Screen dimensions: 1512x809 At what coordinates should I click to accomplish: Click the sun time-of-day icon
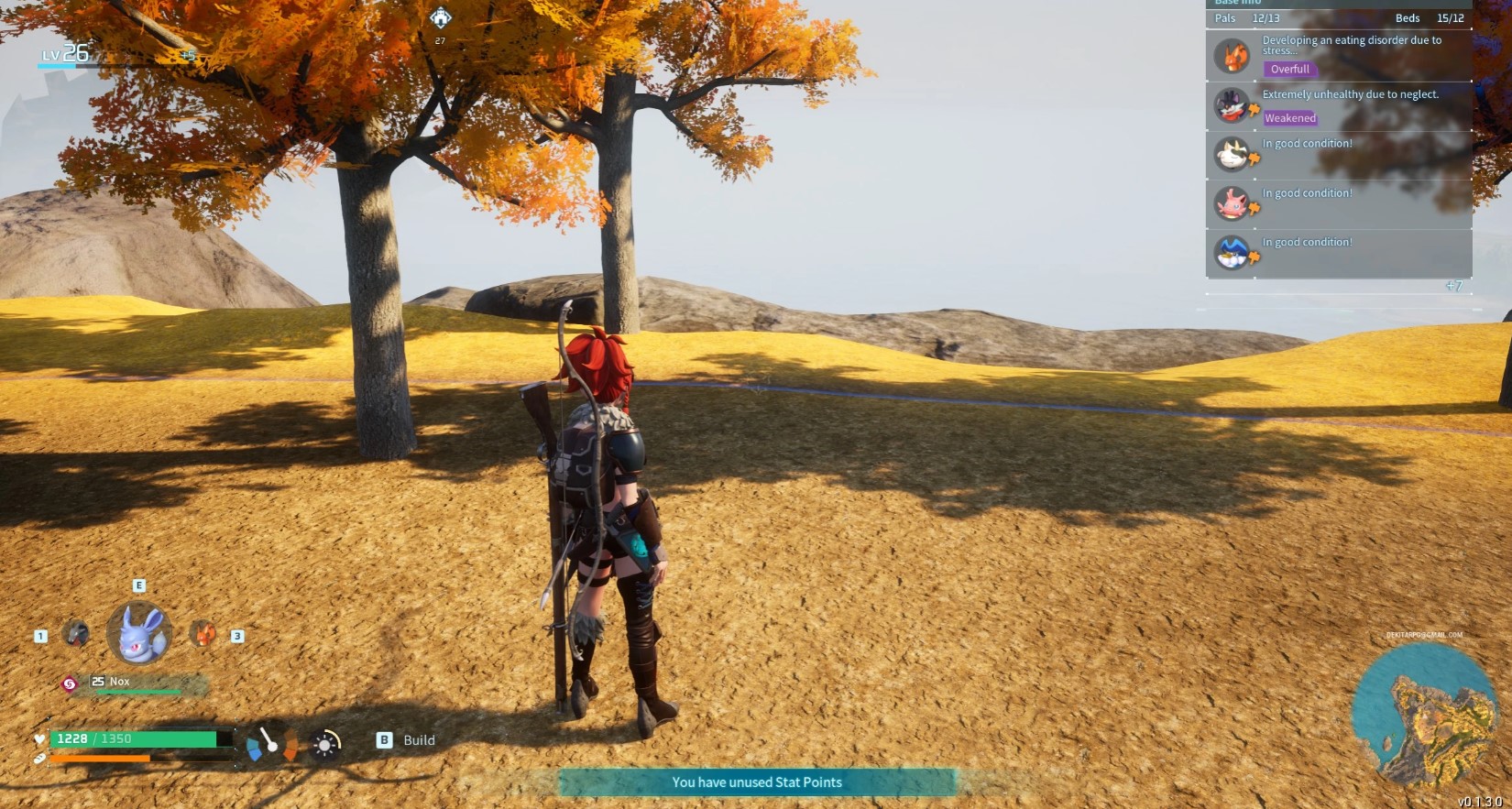point(325,745)
